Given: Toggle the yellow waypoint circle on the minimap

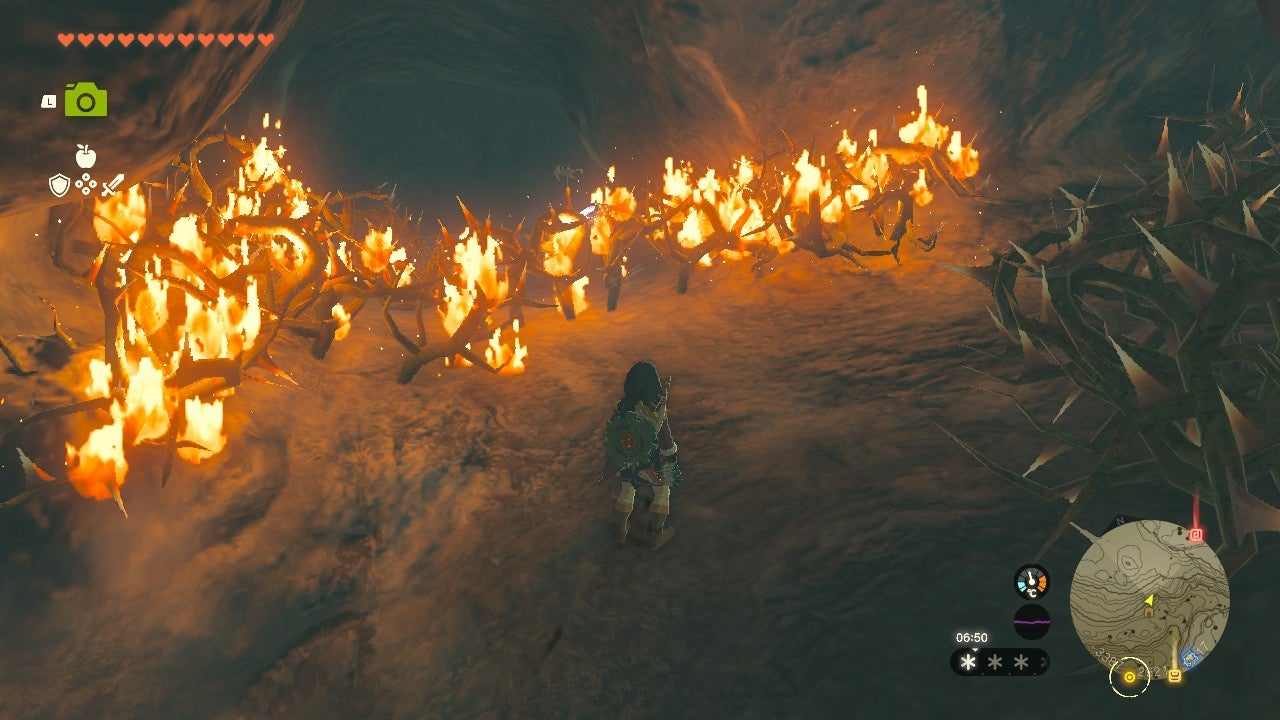Looking at the screenshot, I should pos(1129,676).
